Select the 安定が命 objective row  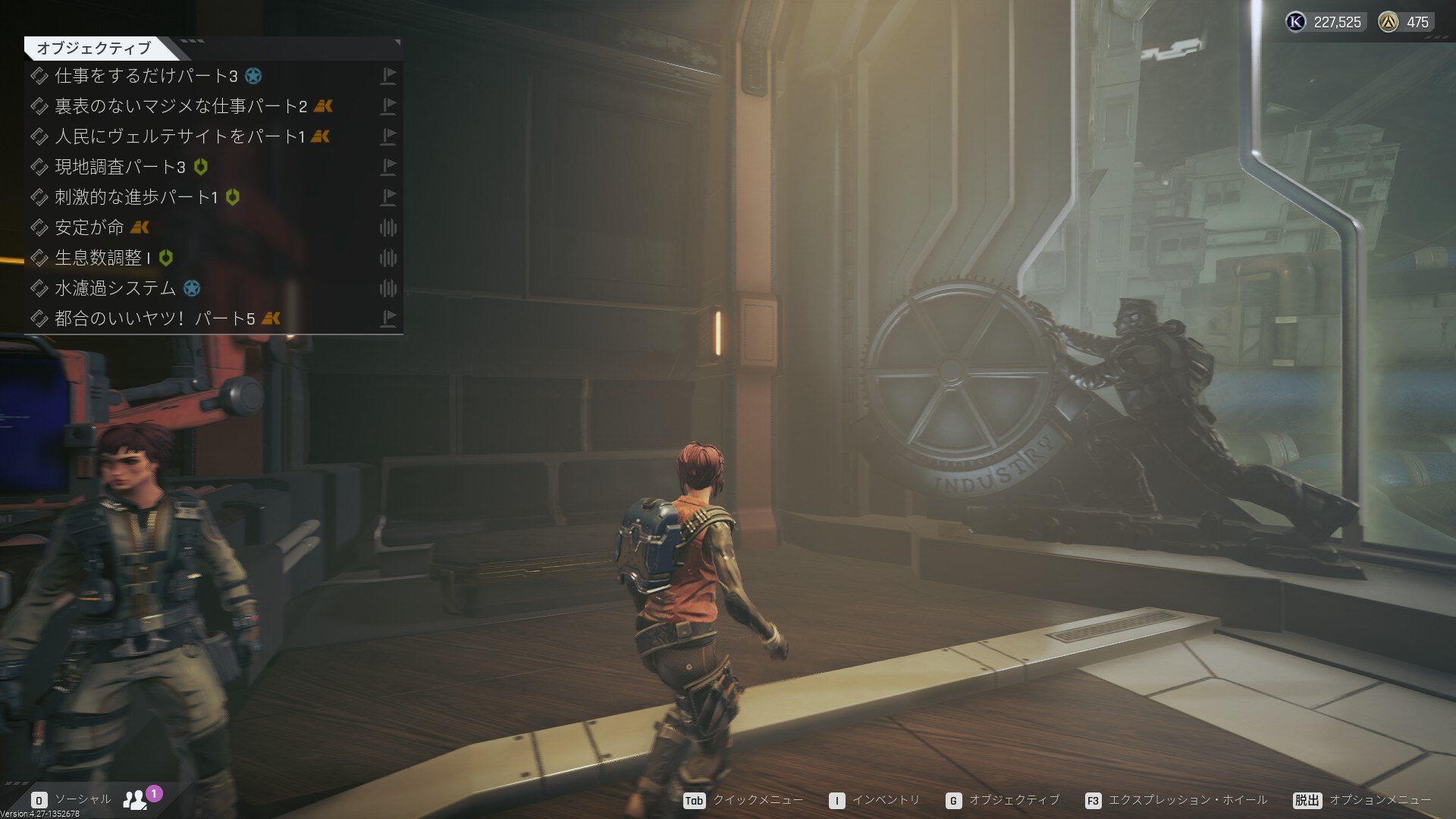pyautogui.click(x=89, y=227)
